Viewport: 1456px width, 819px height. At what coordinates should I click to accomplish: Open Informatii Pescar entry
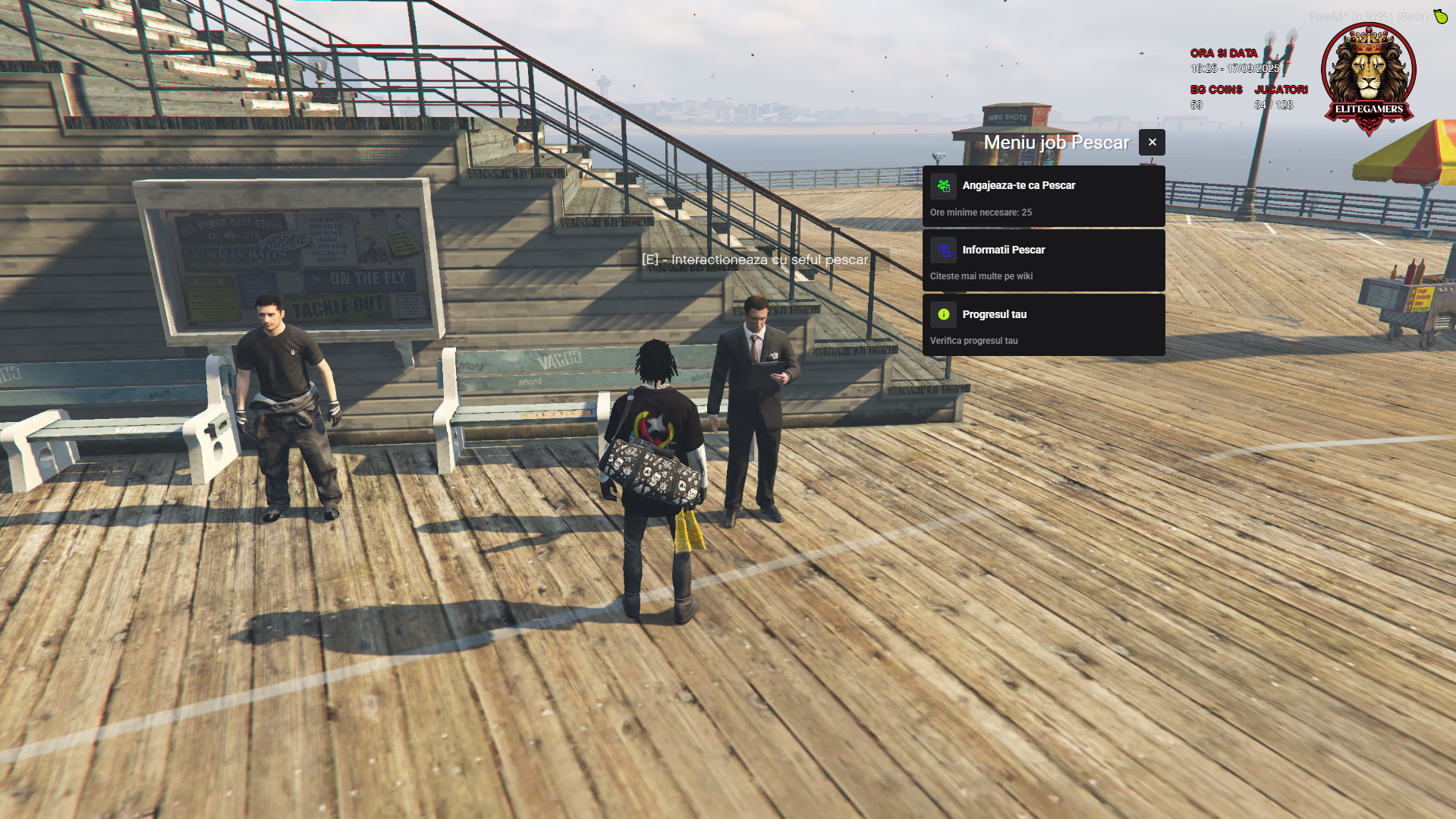(1043, 261)
